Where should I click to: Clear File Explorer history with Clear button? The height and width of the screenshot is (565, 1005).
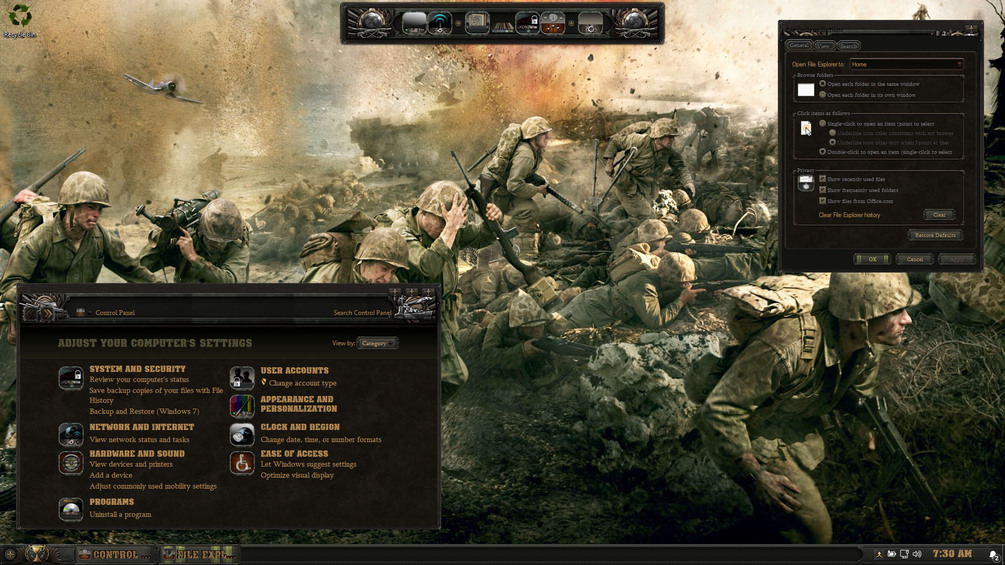pos(938,215)
